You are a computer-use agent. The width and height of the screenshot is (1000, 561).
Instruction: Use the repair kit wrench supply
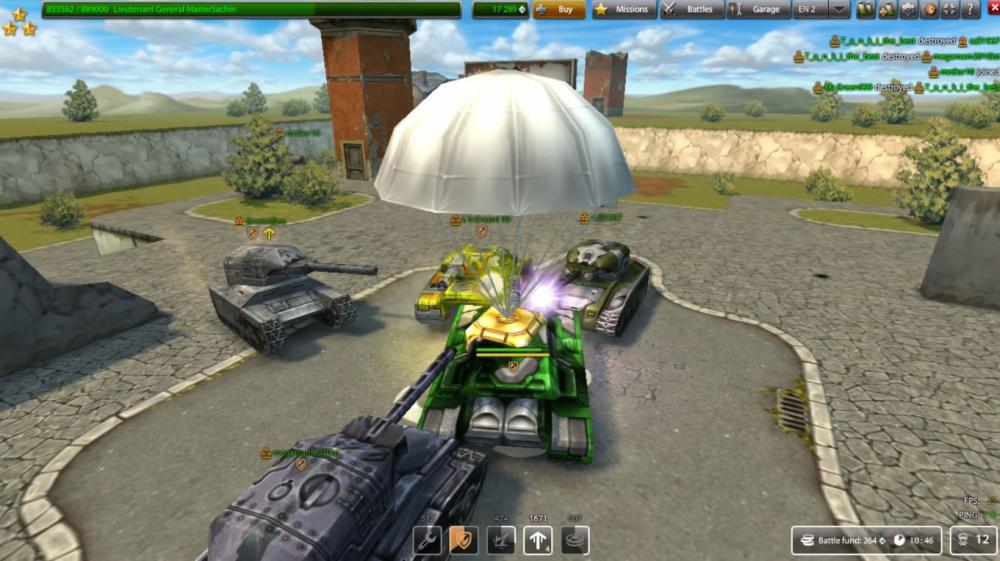(427, 540)
